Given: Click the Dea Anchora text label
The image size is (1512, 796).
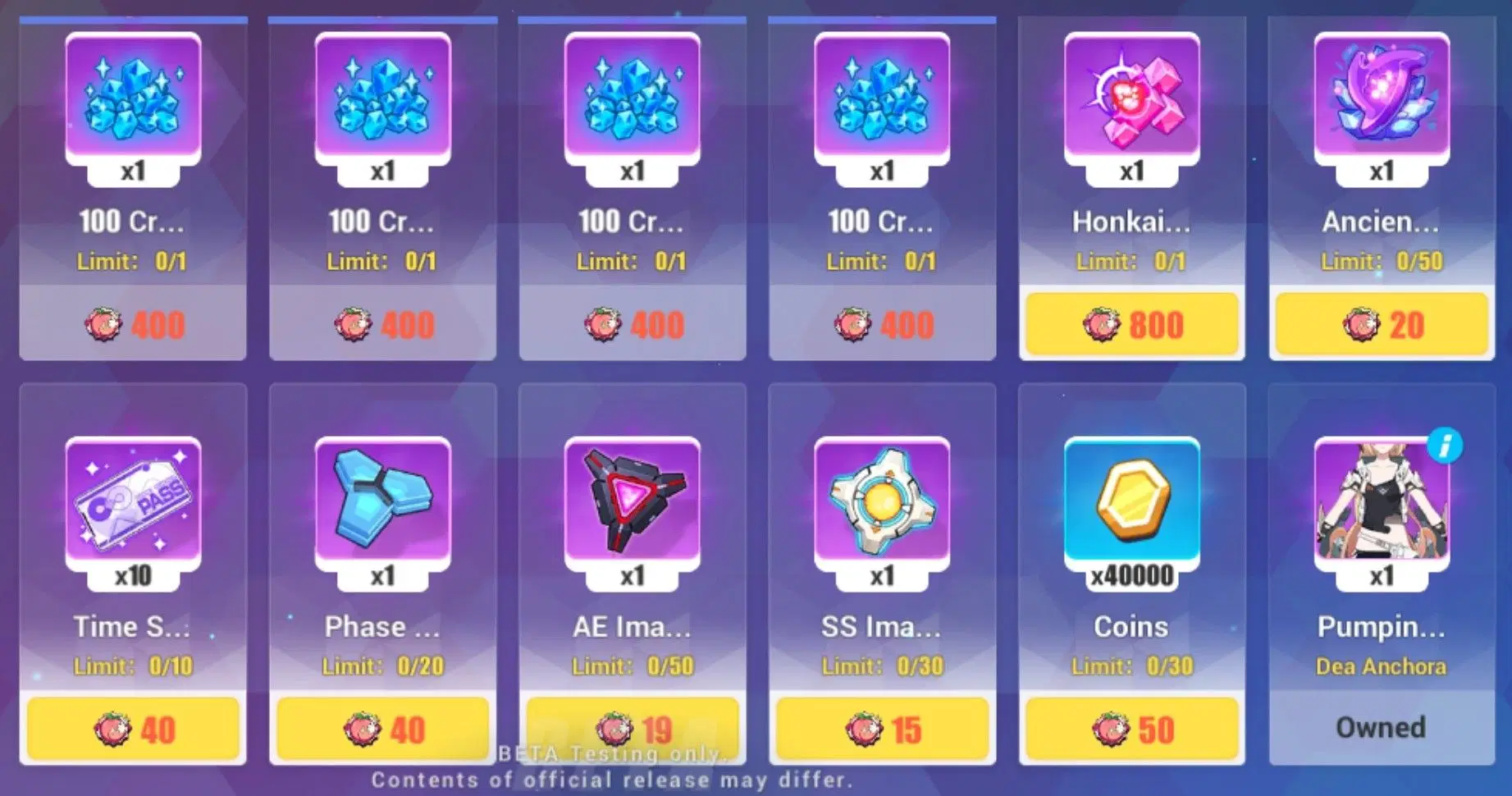Looking at the screenshot, I should (1382, 666).
